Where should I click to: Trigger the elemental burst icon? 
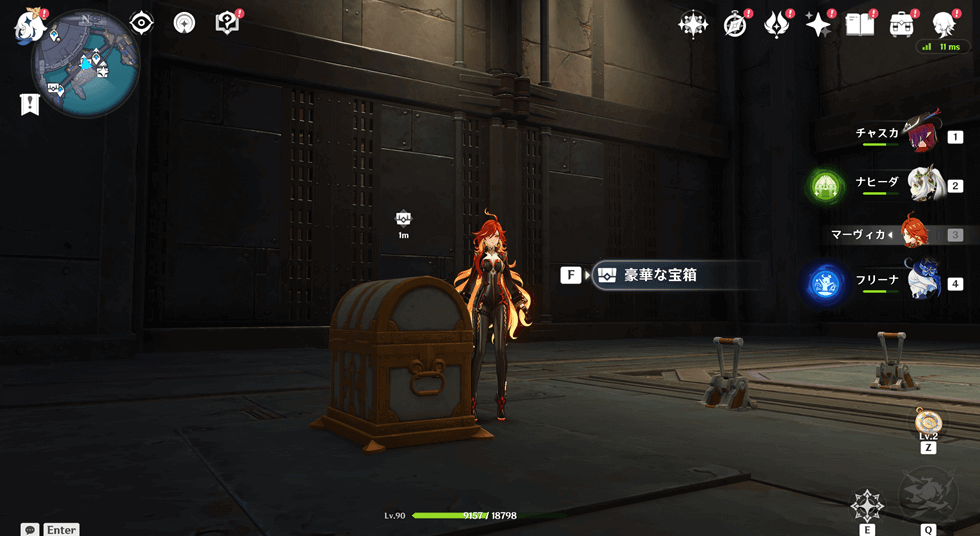[x=928, y=495]
